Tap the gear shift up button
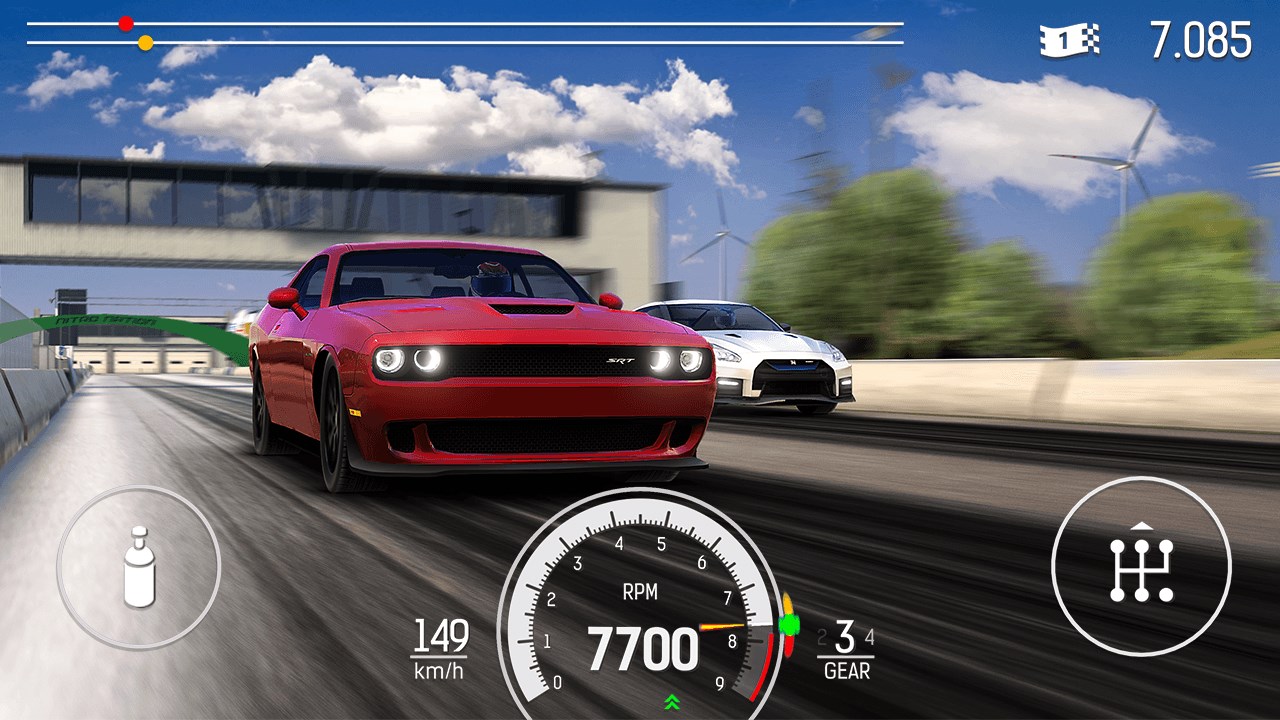Viewport: 1280px width, 720px height. [x=1141, y=567]
